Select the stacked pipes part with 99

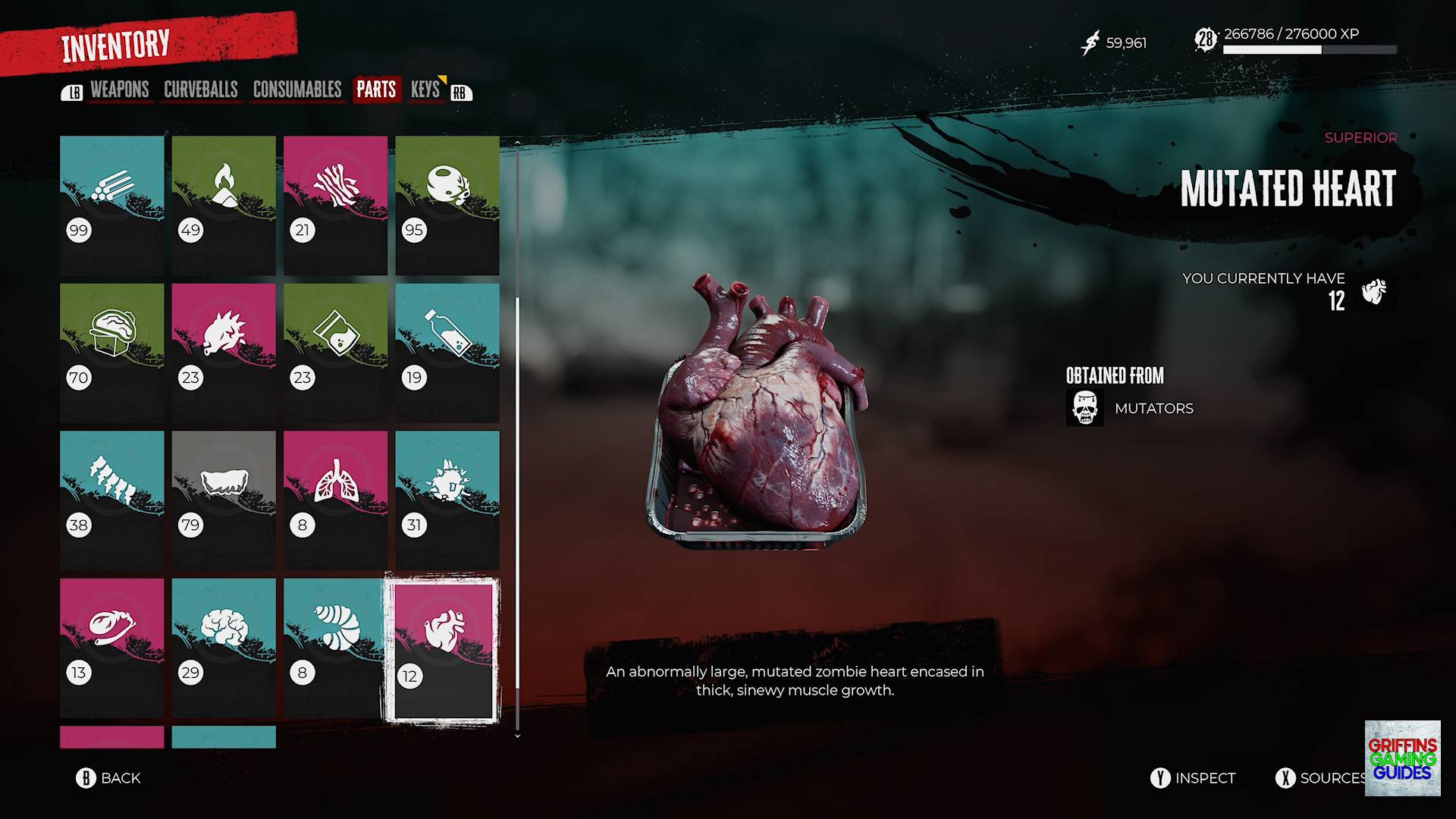112,205
